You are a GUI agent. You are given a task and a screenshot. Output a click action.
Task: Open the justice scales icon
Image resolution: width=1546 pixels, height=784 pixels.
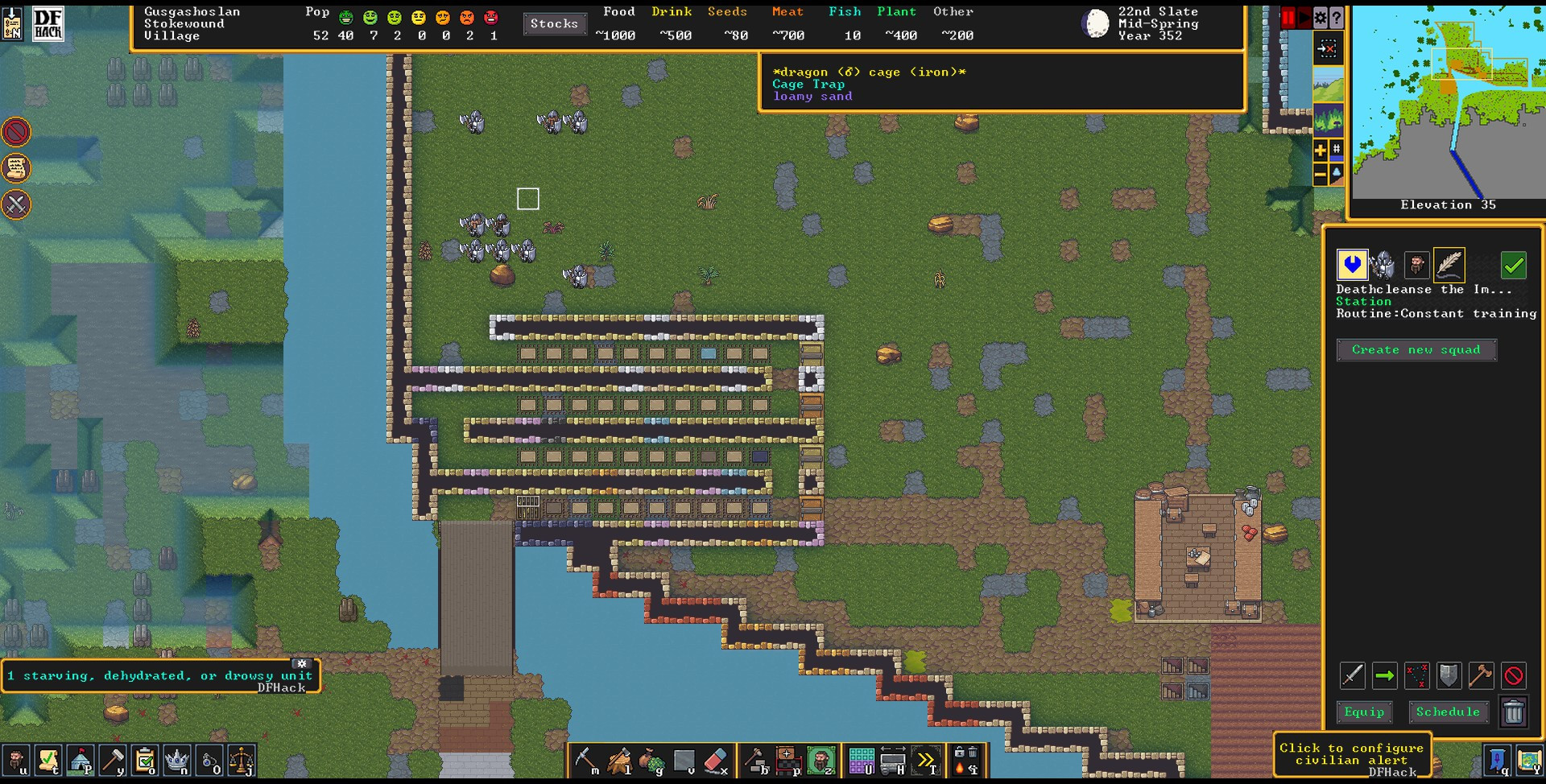[241, 760]
